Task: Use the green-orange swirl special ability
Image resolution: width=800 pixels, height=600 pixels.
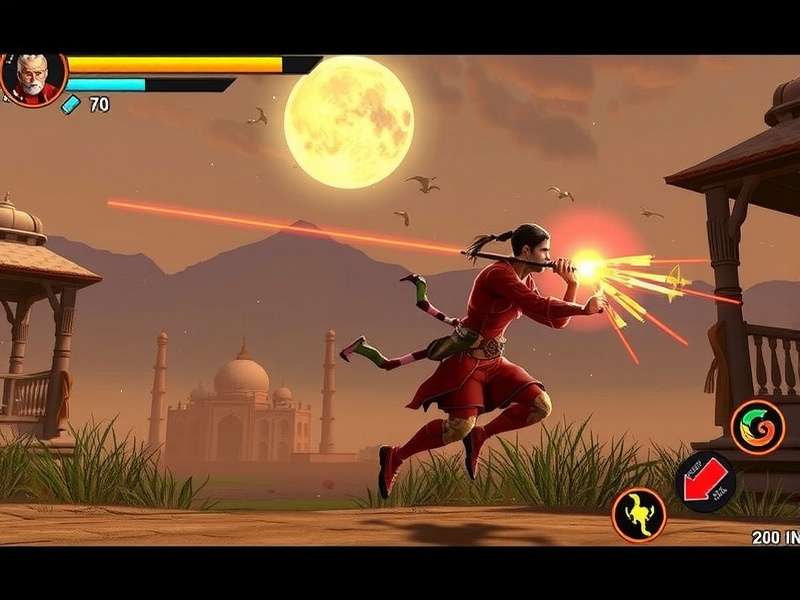Action: pyautogui.click(x=757, y=427)
